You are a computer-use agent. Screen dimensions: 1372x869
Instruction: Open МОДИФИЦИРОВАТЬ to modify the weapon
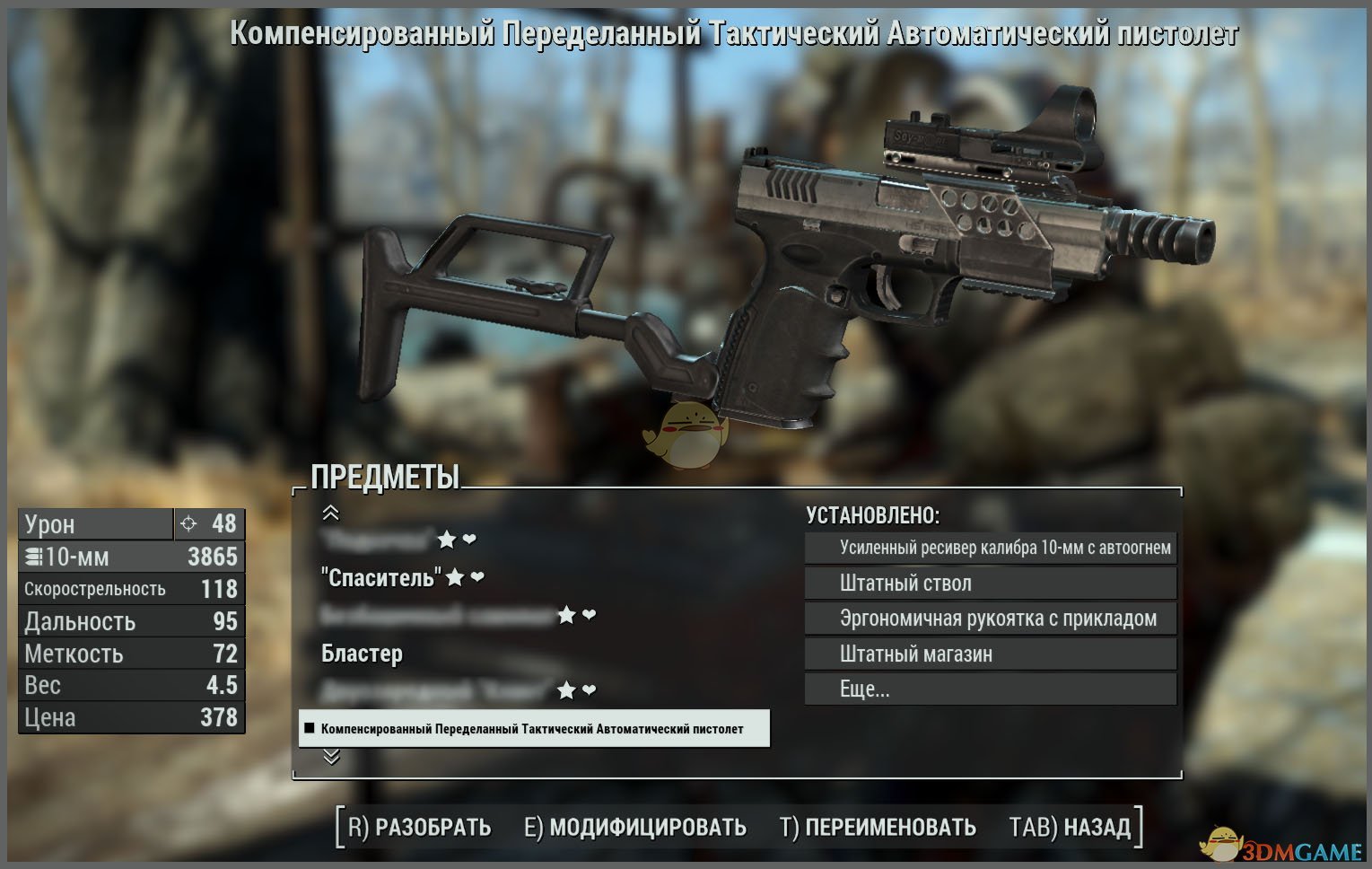(635, 827)
